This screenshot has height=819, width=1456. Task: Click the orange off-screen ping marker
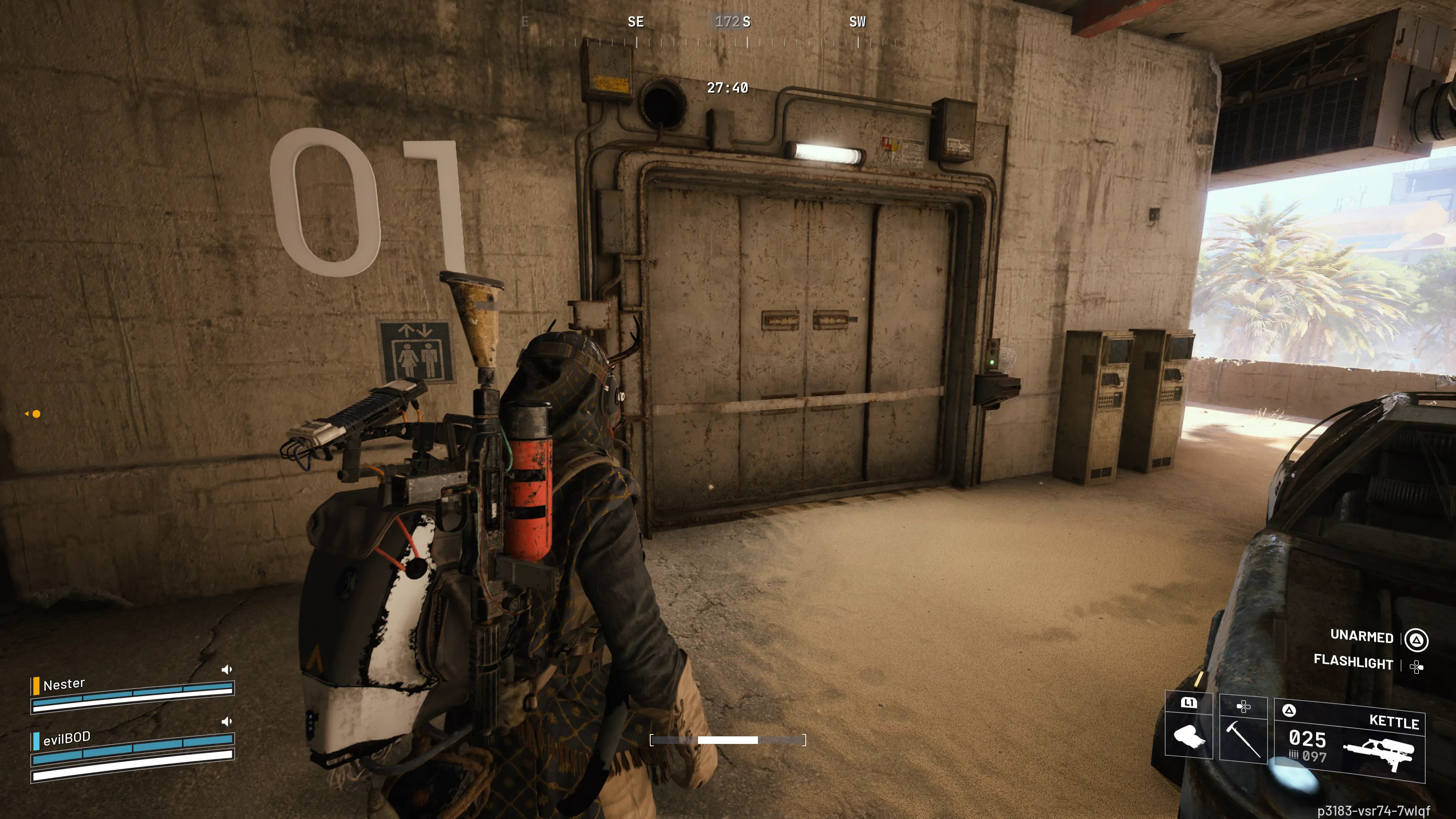tap(36, 414)
